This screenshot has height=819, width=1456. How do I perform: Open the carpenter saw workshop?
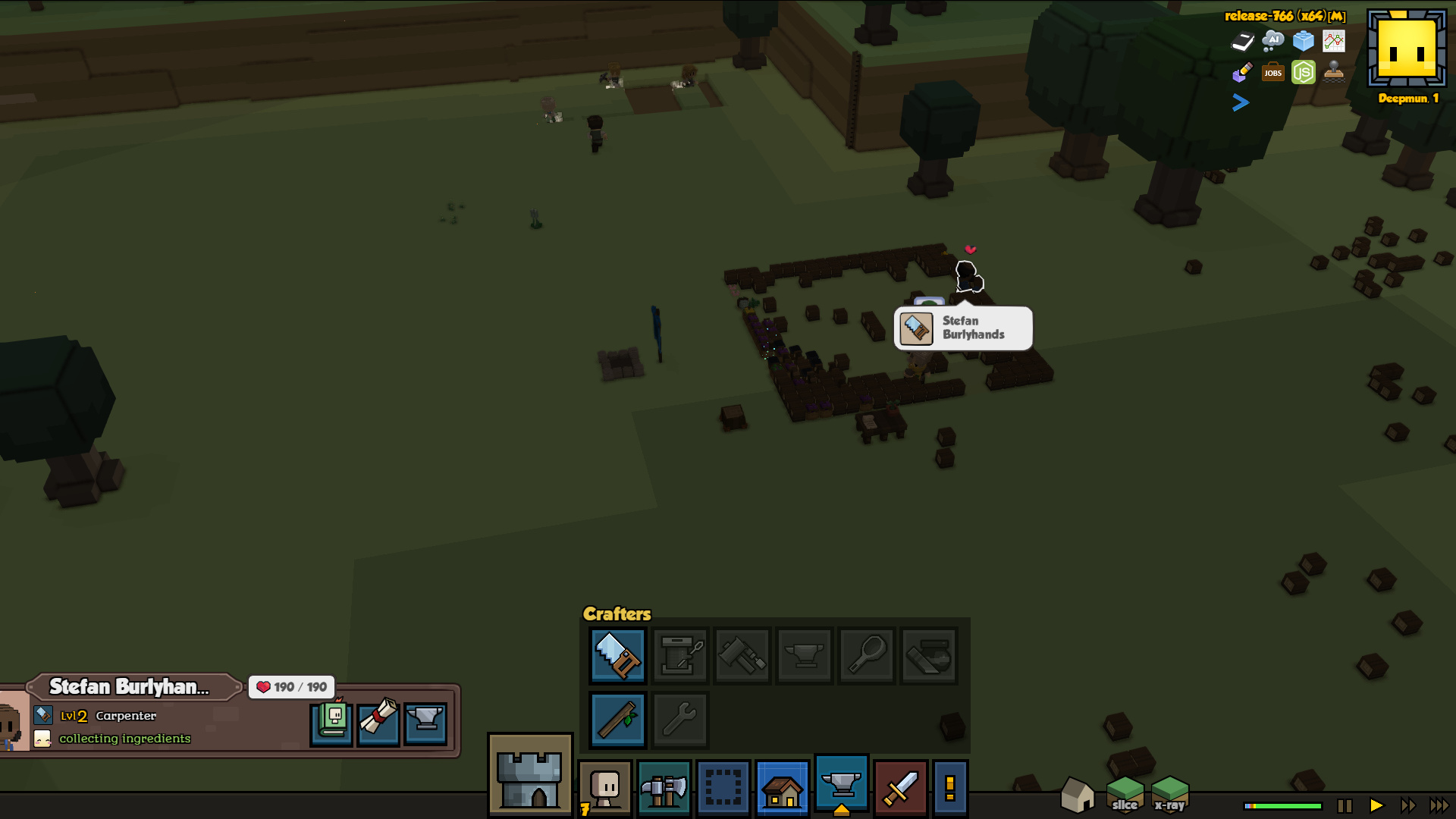[x=617, y=655]
